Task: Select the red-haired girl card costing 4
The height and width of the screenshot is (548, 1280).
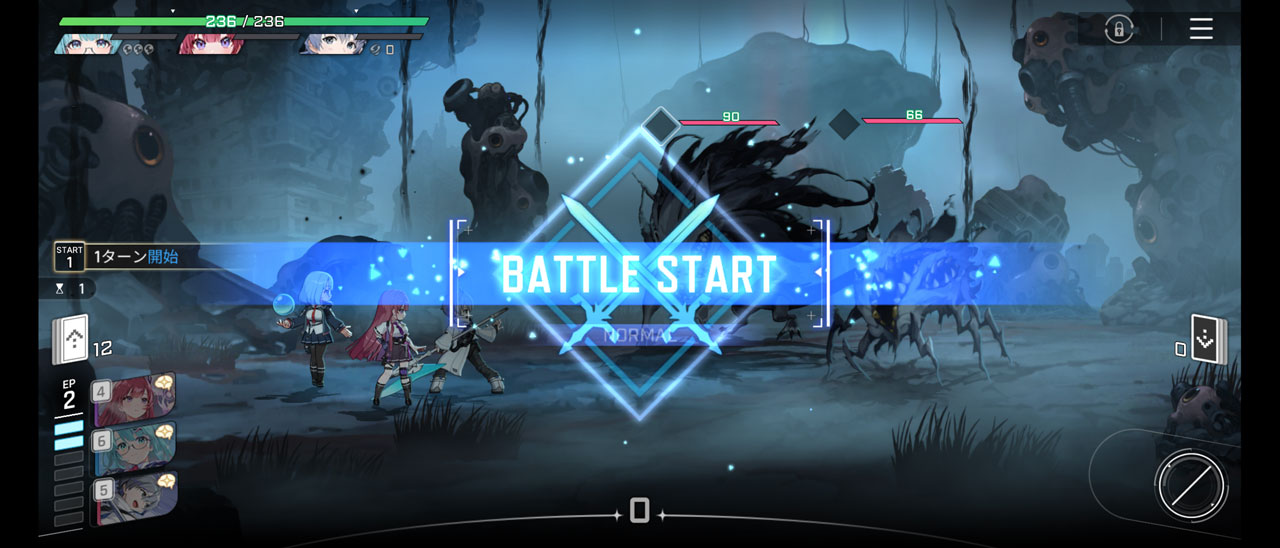Action: coord(135,396)
